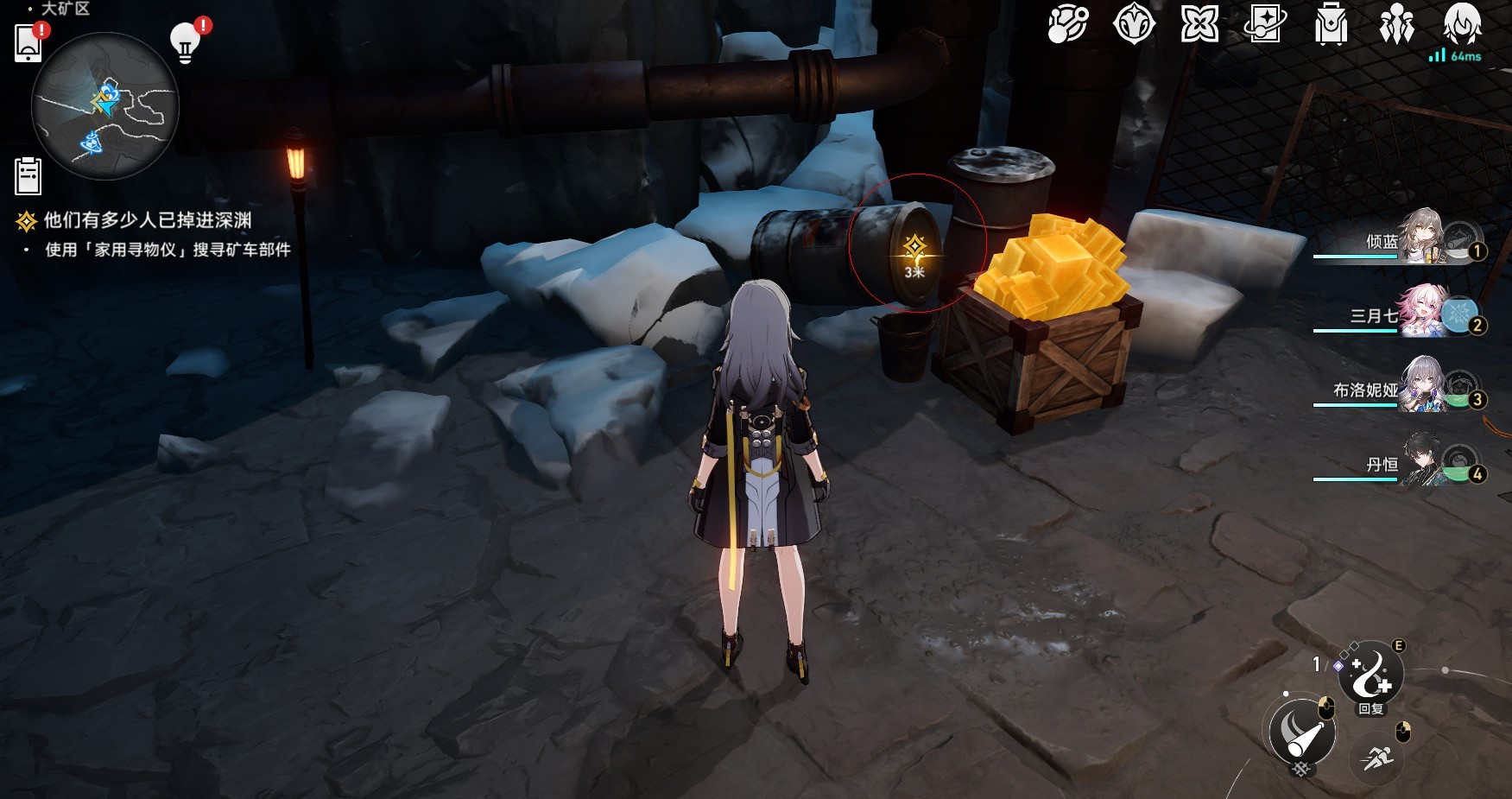This screenshot has height=799, width=1512.
Task: Open the three-figure characters icon
Action: [1396, 24]
